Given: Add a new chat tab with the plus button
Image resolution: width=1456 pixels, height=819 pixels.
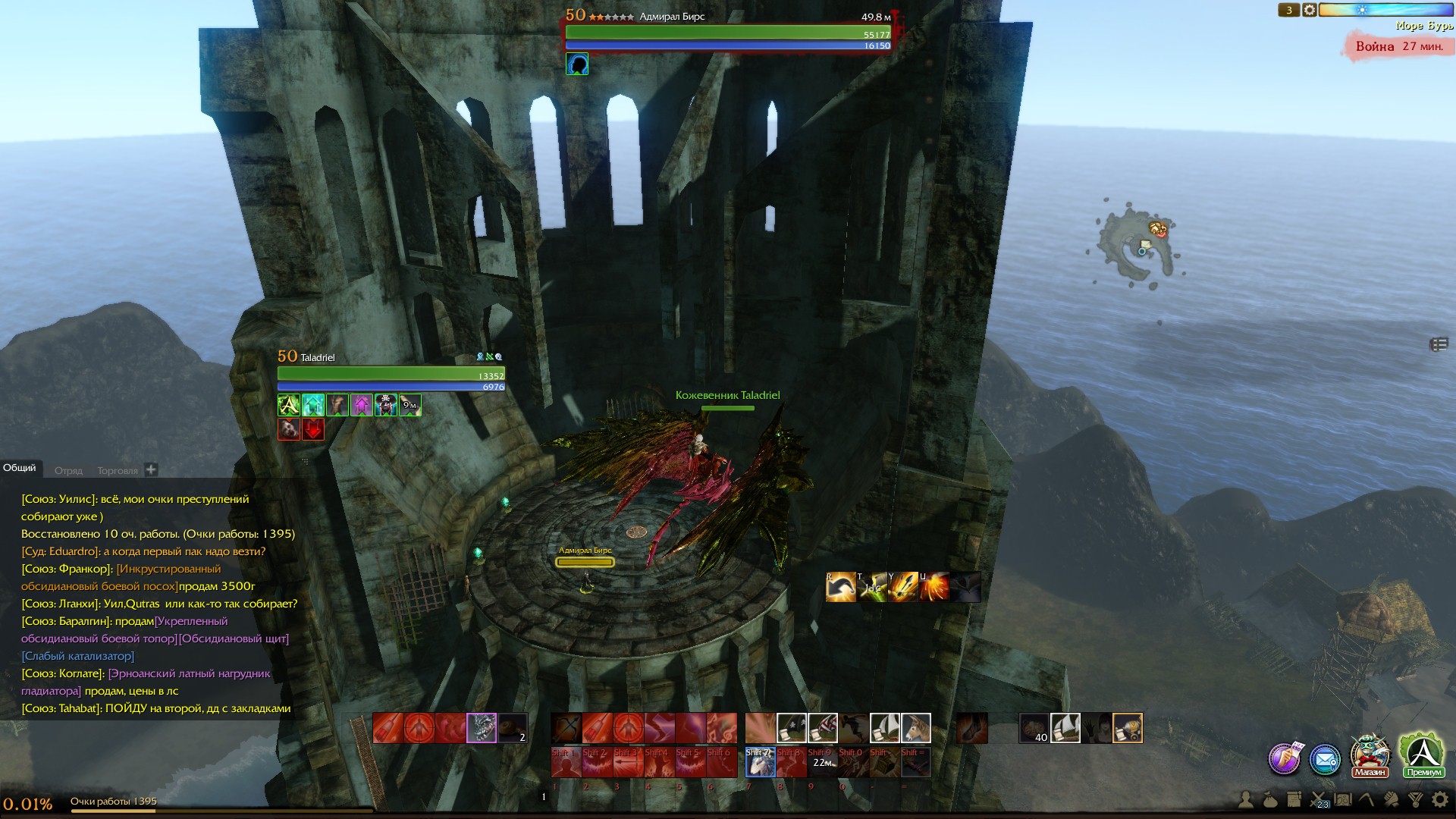Looking at the screenshot, I should pyautogui.click(x=151, y=469).
